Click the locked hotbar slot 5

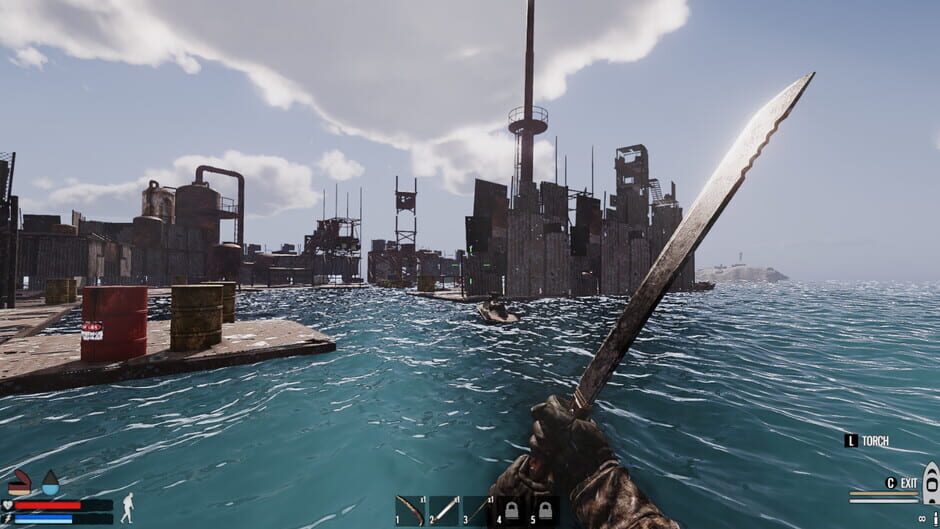click(x=545, y=511)
